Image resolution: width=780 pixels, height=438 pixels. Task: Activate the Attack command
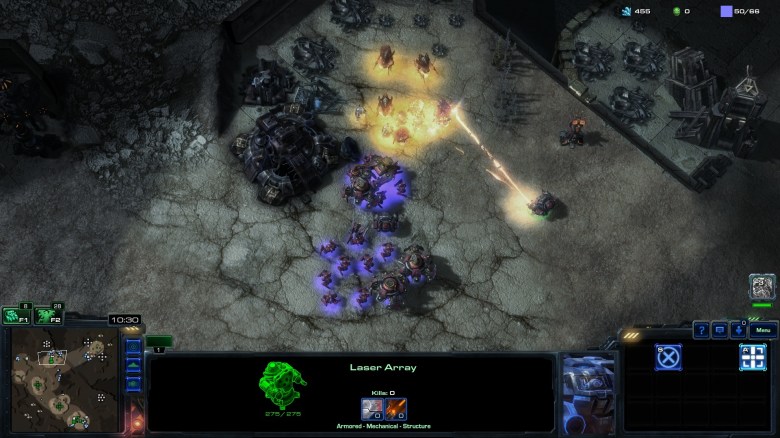click(x=752, y=357)
